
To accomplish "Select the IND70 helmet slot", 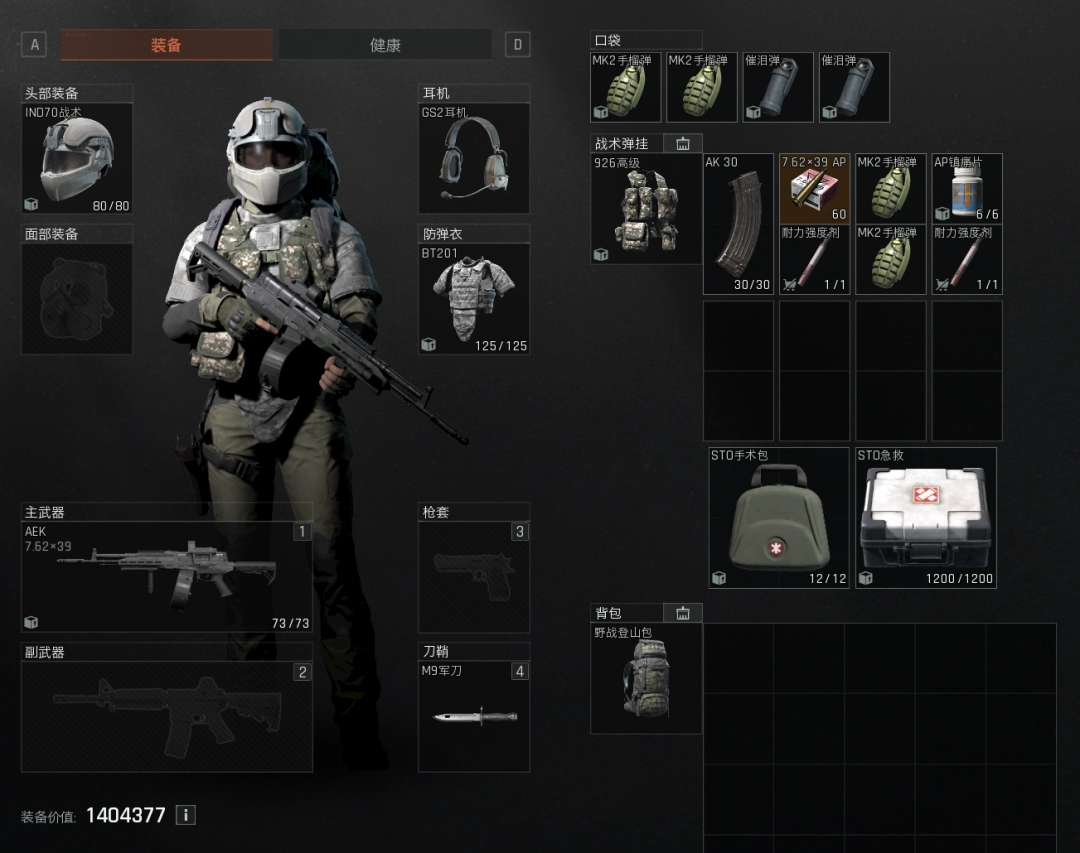I will (x=77, y=159).
